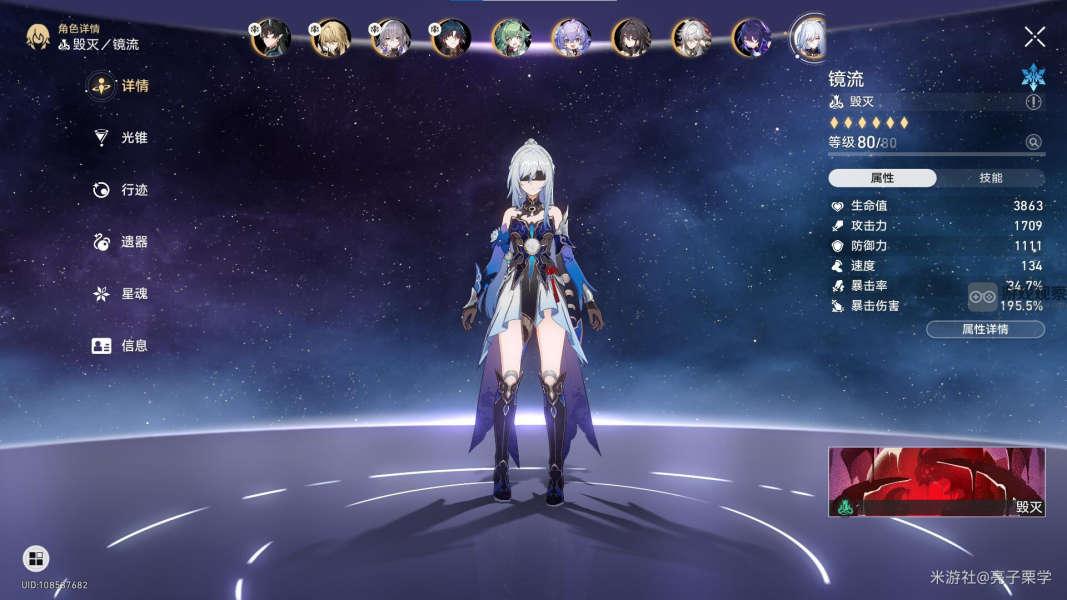Open the red 毁灭 path thumbnail
The height and width of the screenshot is (600, 1067).
[936, 481]
